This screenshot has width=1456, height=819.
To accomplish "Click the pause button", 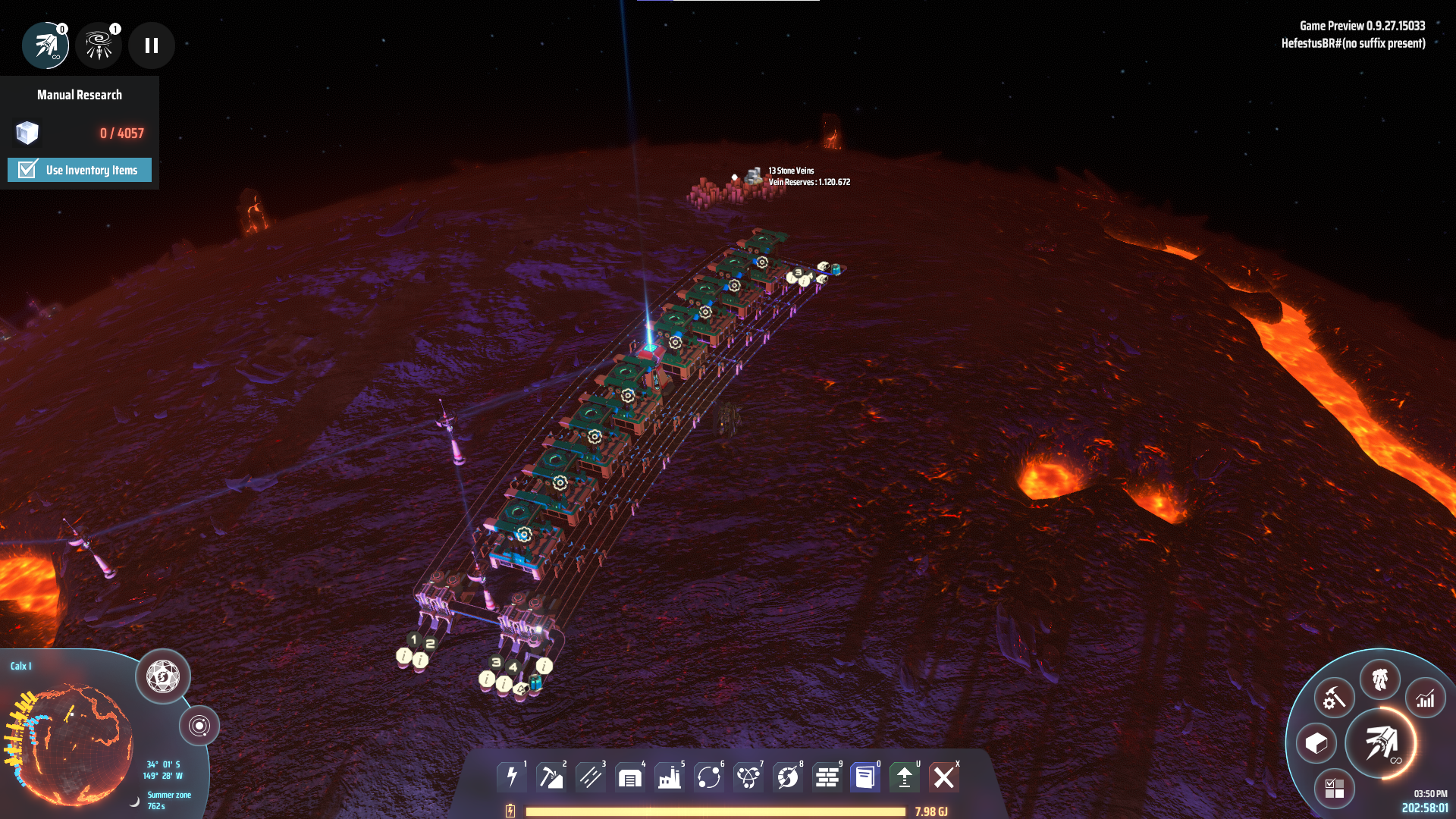I will click(152, 45).
